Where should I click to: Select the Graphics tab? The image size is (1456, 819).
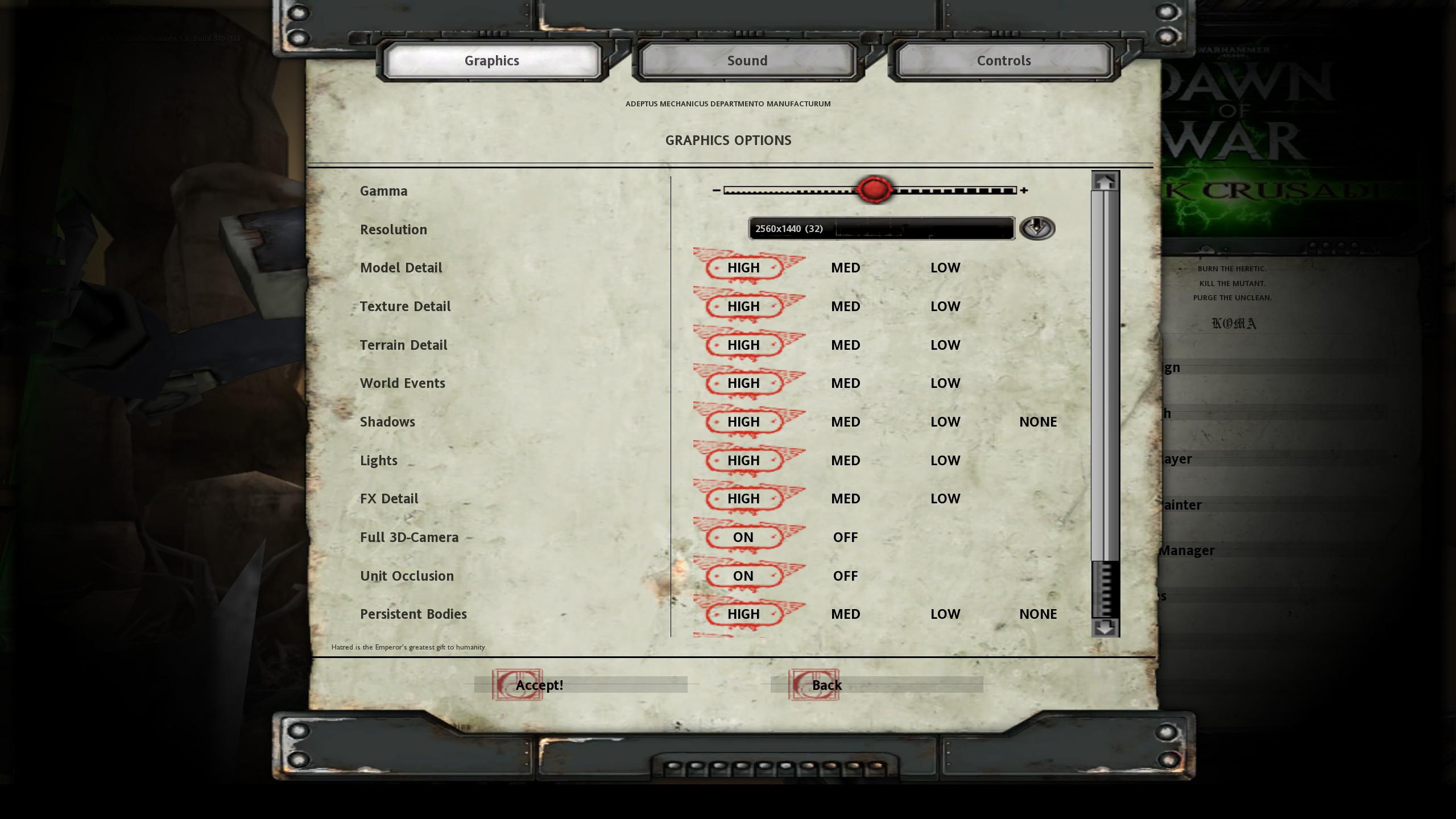[x=491, y=60]
